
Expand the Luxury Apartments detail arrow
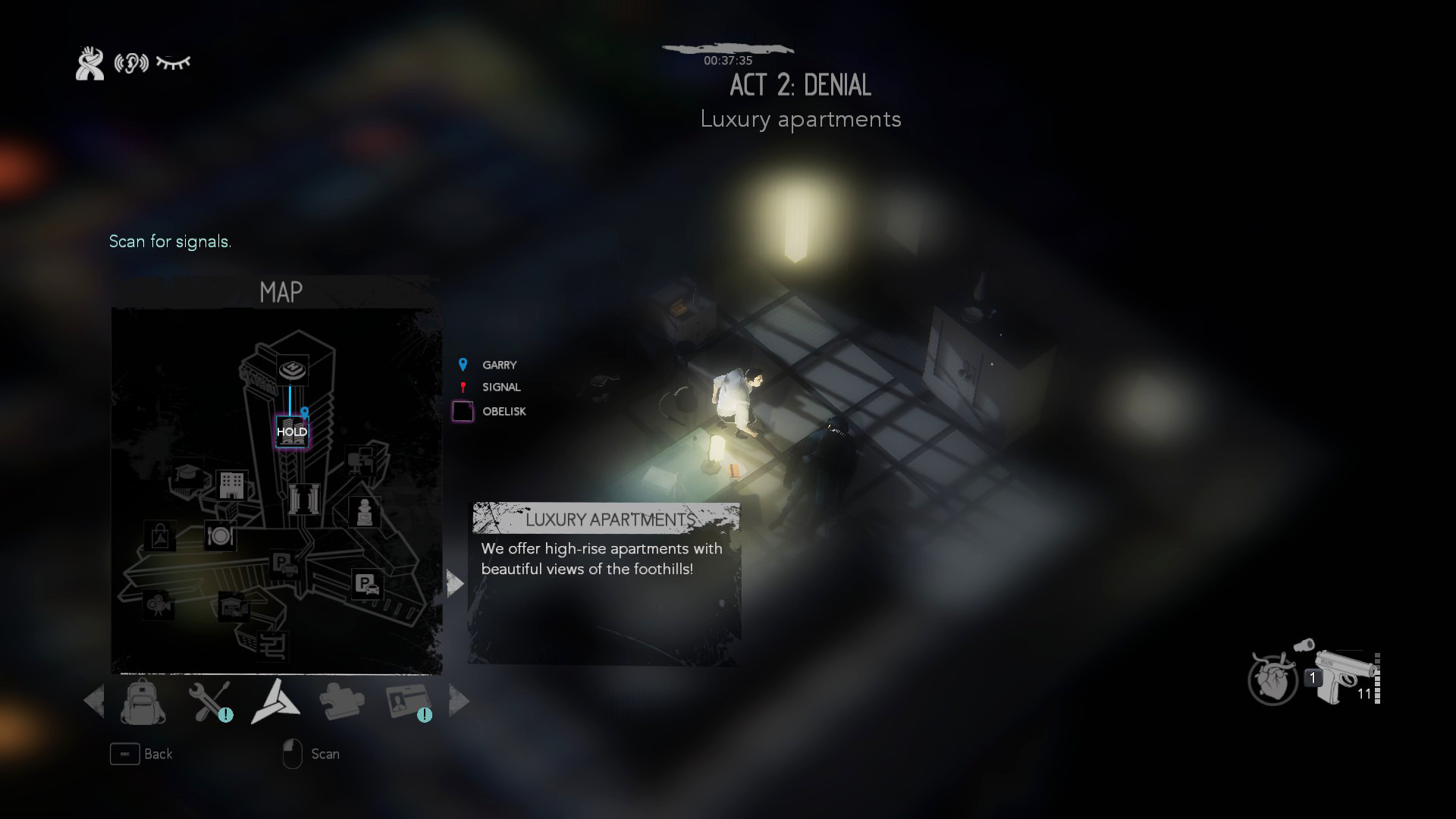(x=454, y=582)
